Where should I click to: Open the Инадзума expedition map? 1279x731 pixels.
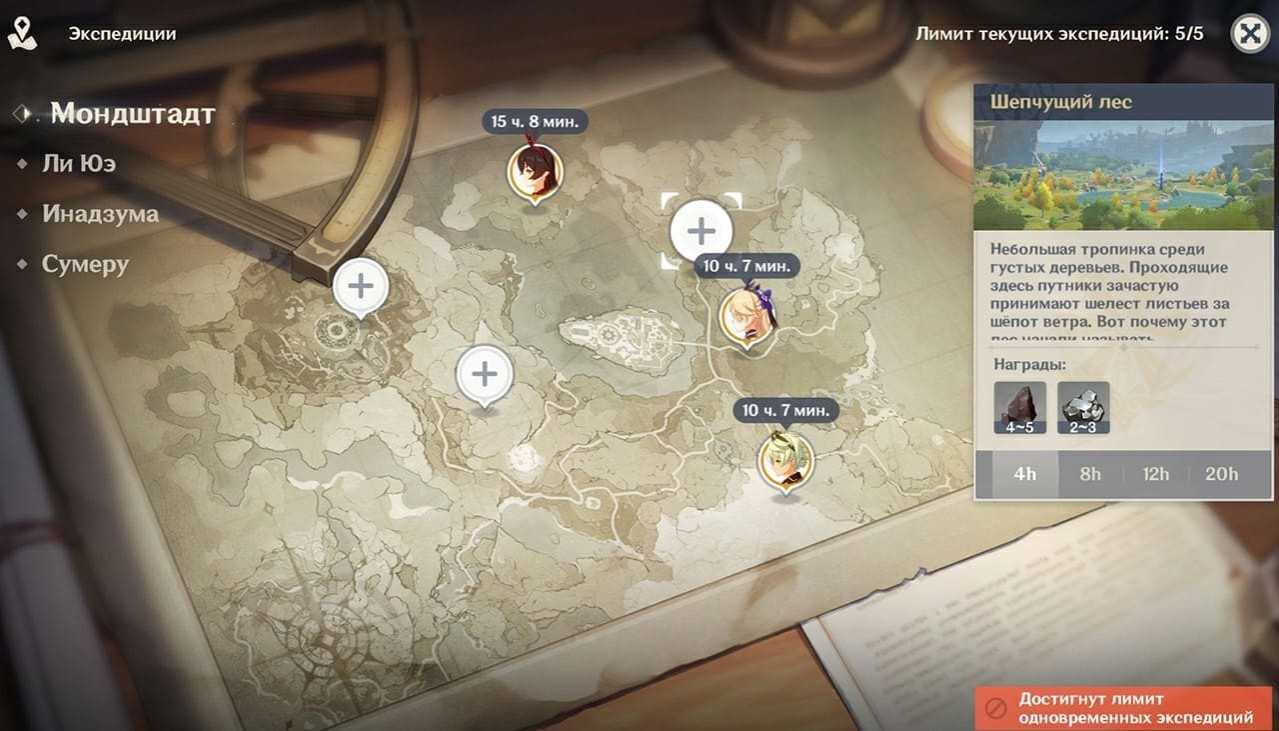tap(100, 214)
